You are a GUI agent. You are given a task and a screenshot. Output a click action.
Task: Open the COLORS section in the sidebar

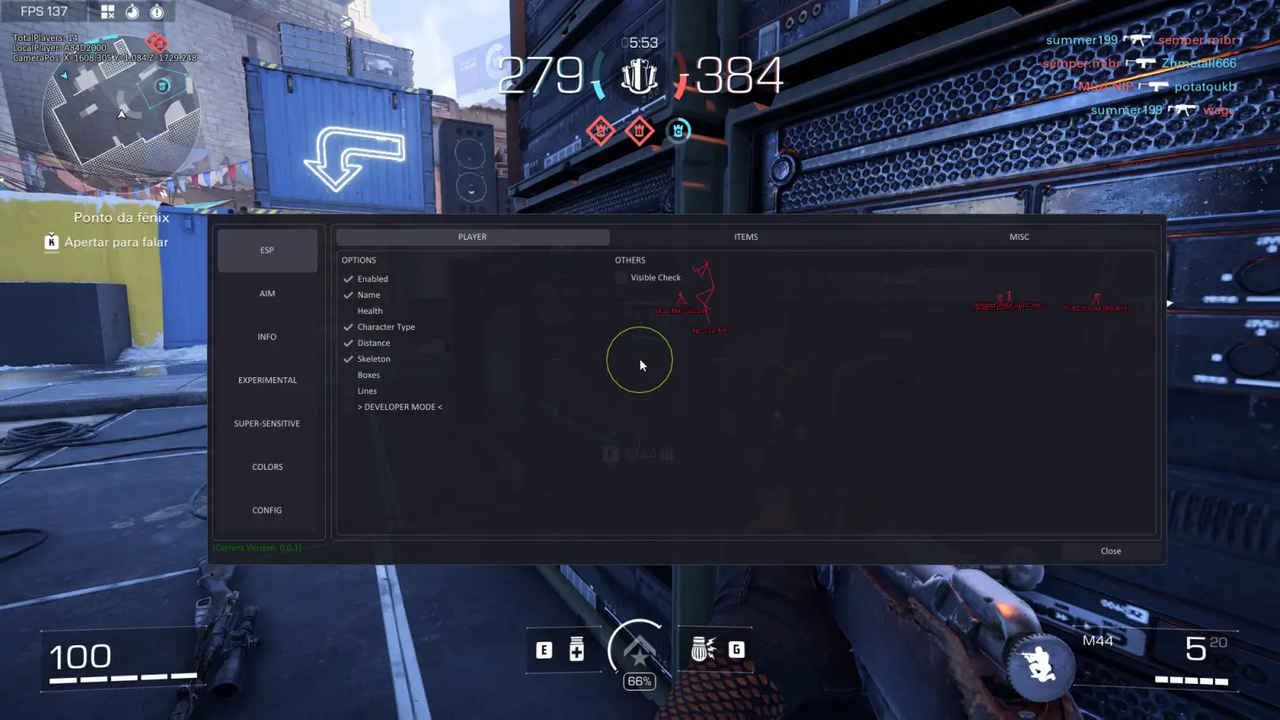[267, 466]
